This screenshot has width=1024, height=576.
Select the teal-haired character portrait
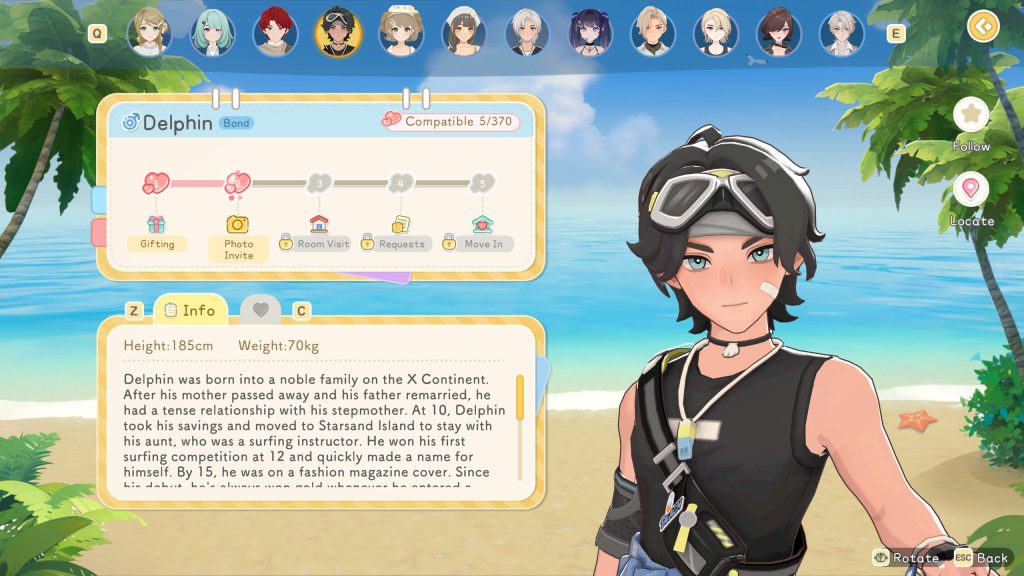(212, 32)
